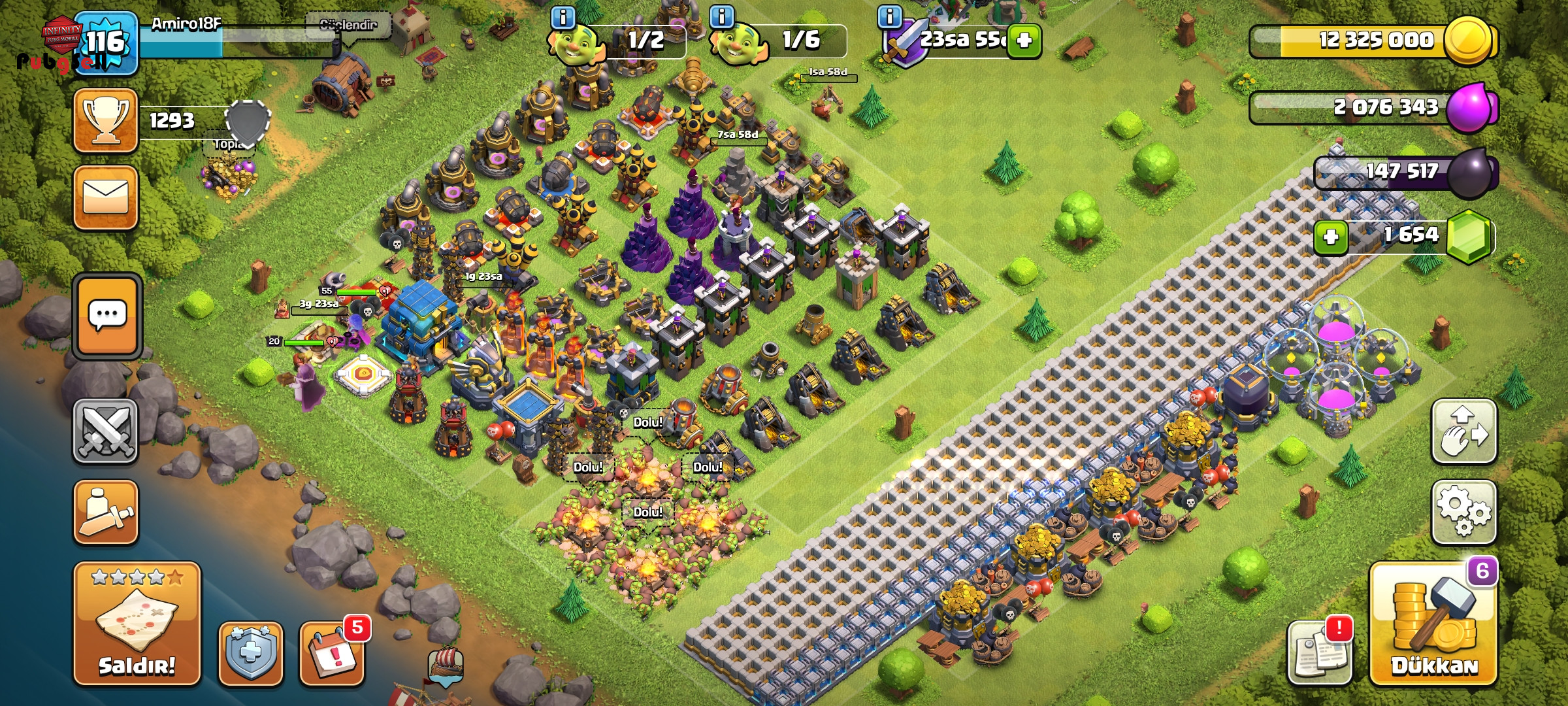Open the crossed swords clan war
The height and width of the screenshot is (706, 1568).
[x=106, y=431]
